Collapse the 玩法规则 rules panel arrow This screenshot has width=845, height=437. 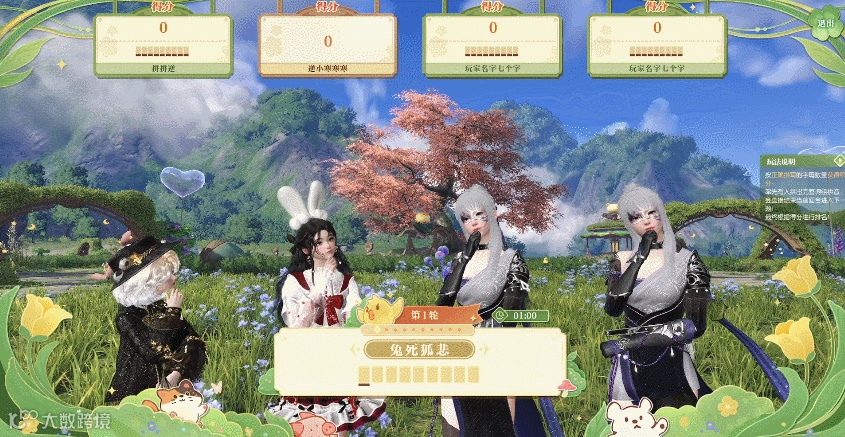(837, 160)
